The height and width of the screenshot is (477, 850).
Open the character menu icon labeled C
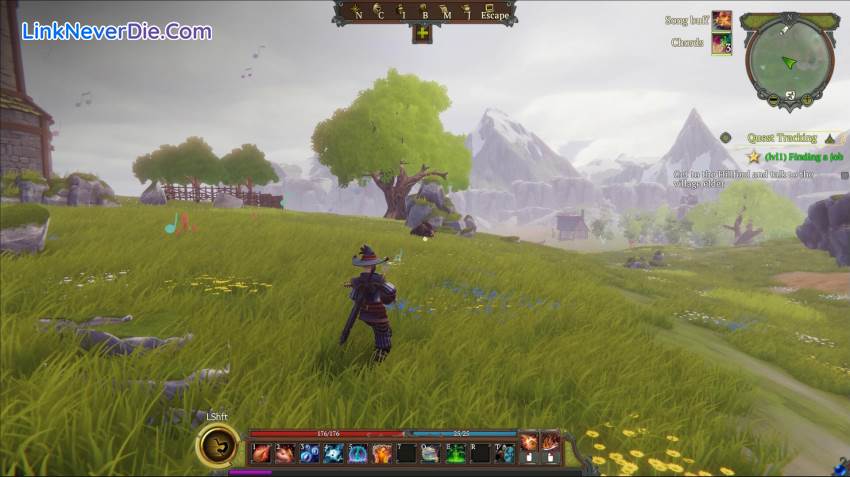380,13
